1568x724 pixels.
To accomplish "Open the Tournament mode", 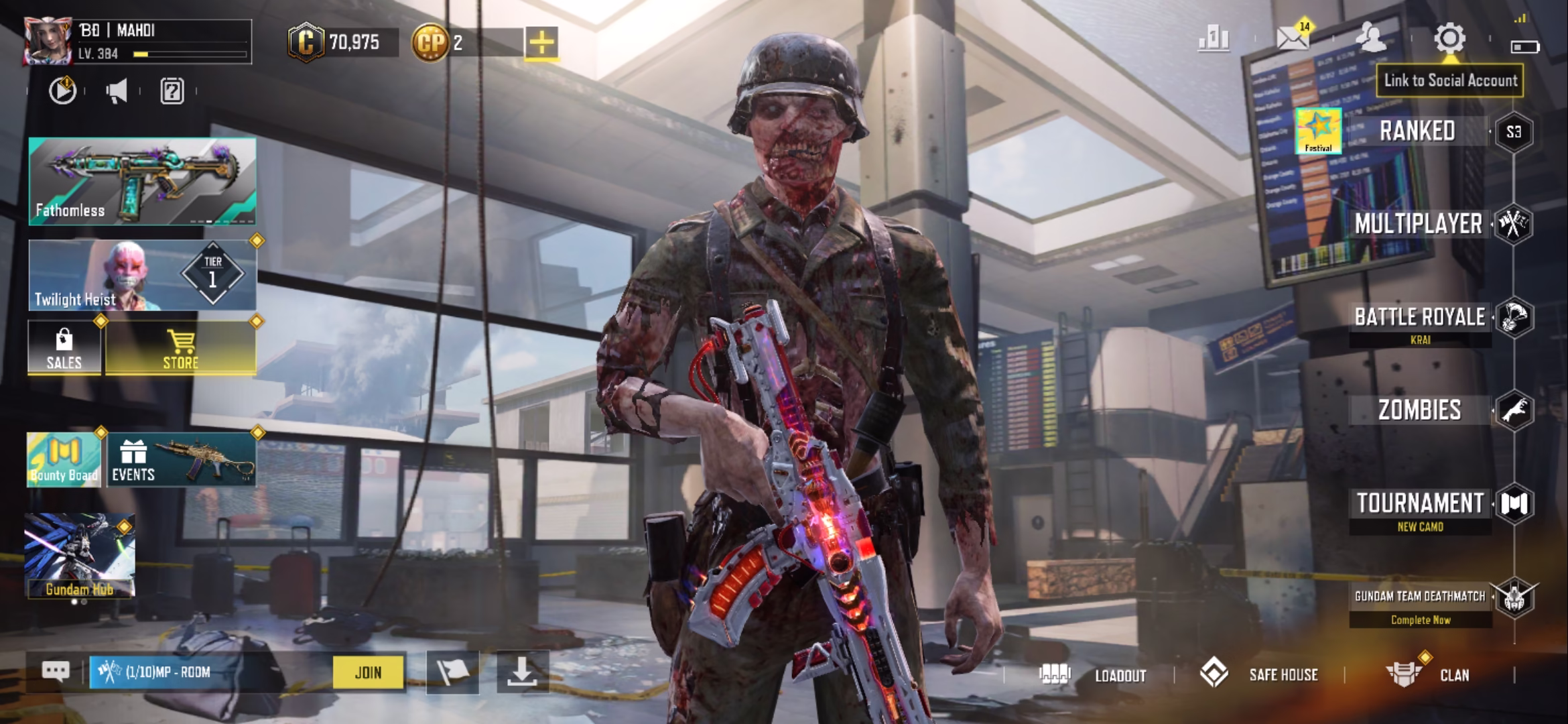I will tap(1420, 503).
